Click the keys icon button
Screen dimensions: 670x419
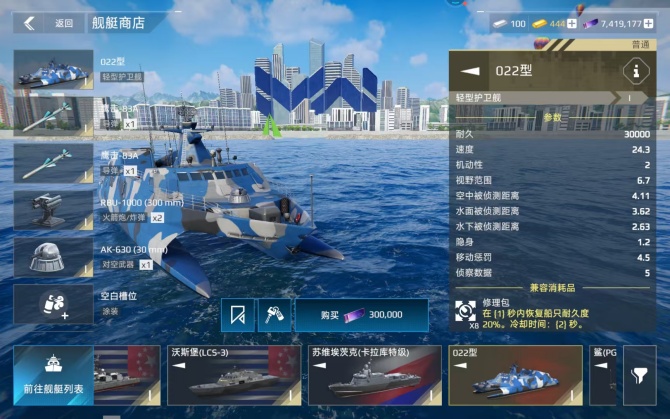click(272, 315)
